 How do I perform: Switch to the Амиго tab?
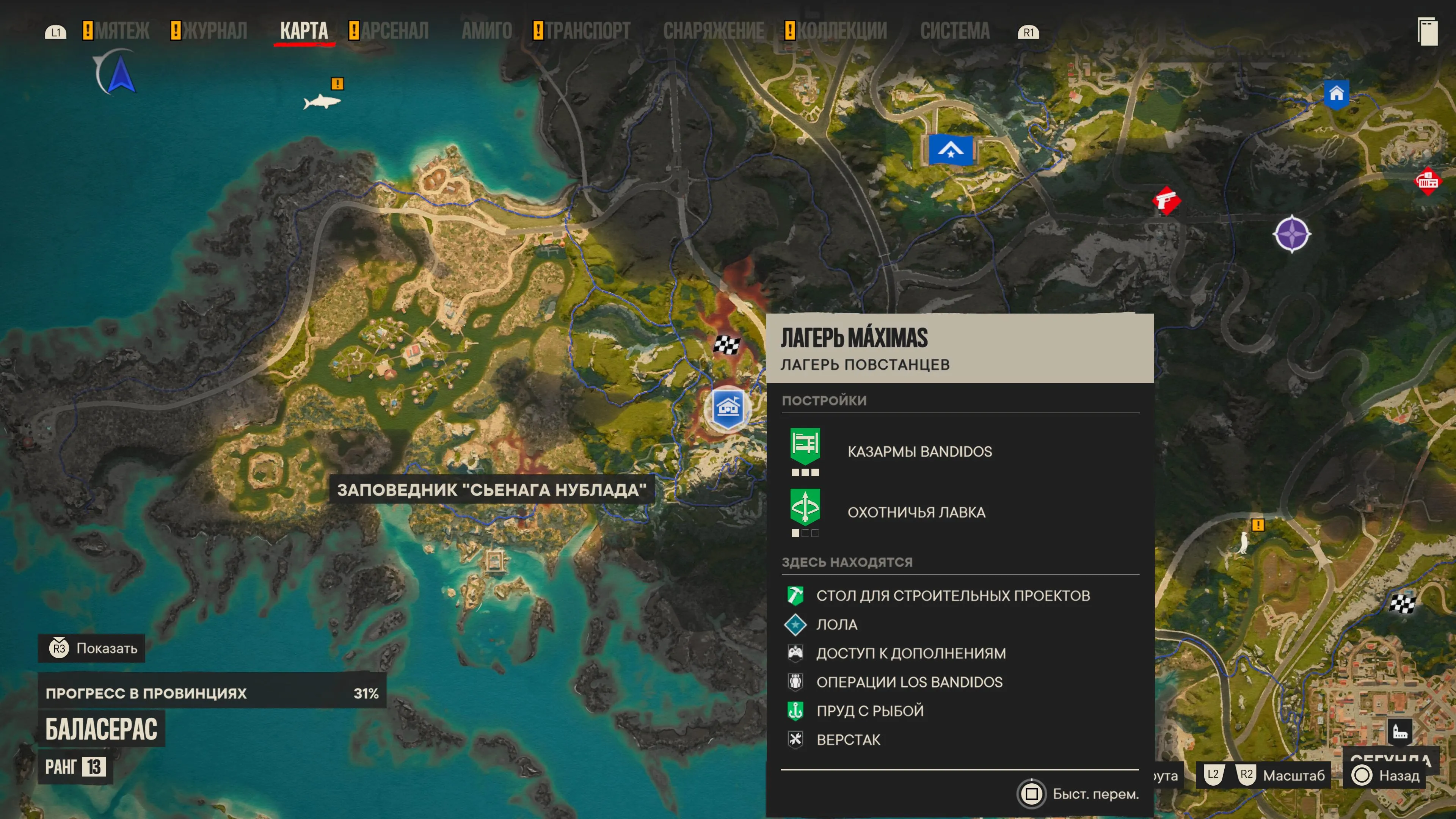coord(486,30)
